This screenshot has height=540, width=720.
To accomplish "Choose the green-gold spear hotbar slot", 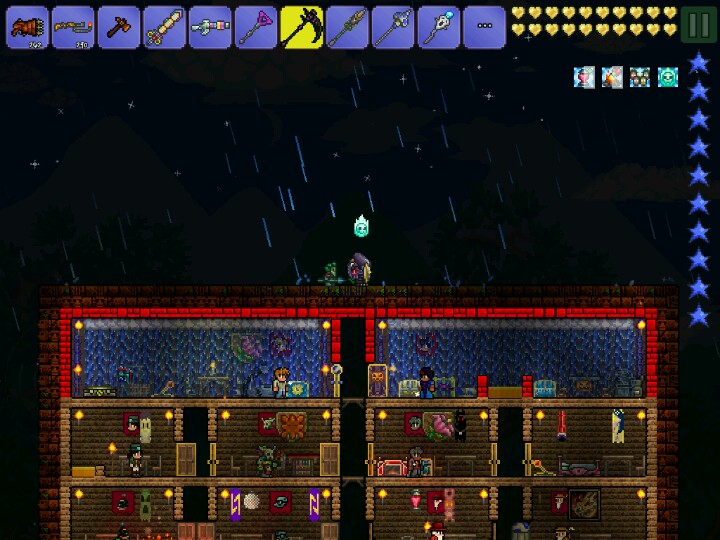I will (x=347, y=27).
